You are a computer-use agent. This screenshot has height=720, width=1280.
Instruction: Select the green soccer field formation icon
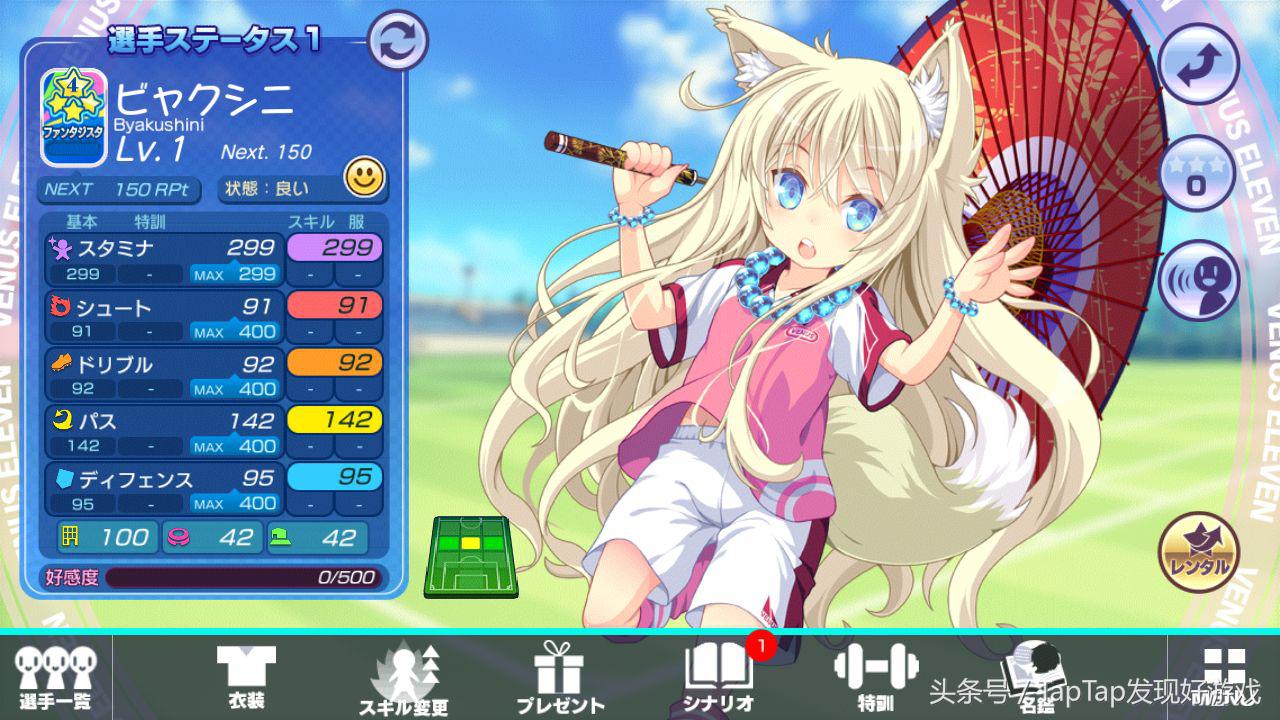click(x=471, y=556)
